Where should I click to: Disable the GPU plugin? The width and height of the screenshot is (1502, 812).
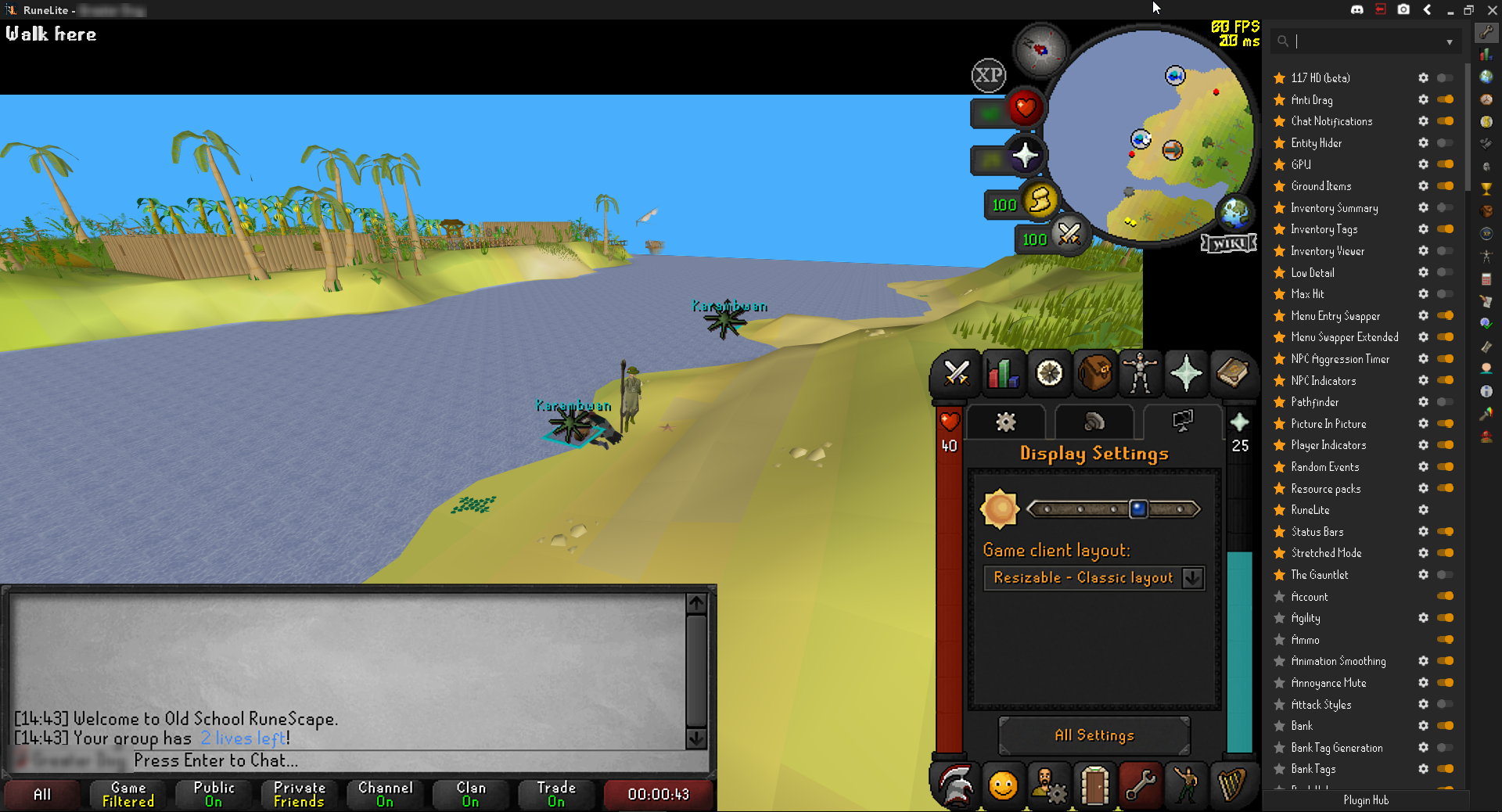click(1444, 164)
